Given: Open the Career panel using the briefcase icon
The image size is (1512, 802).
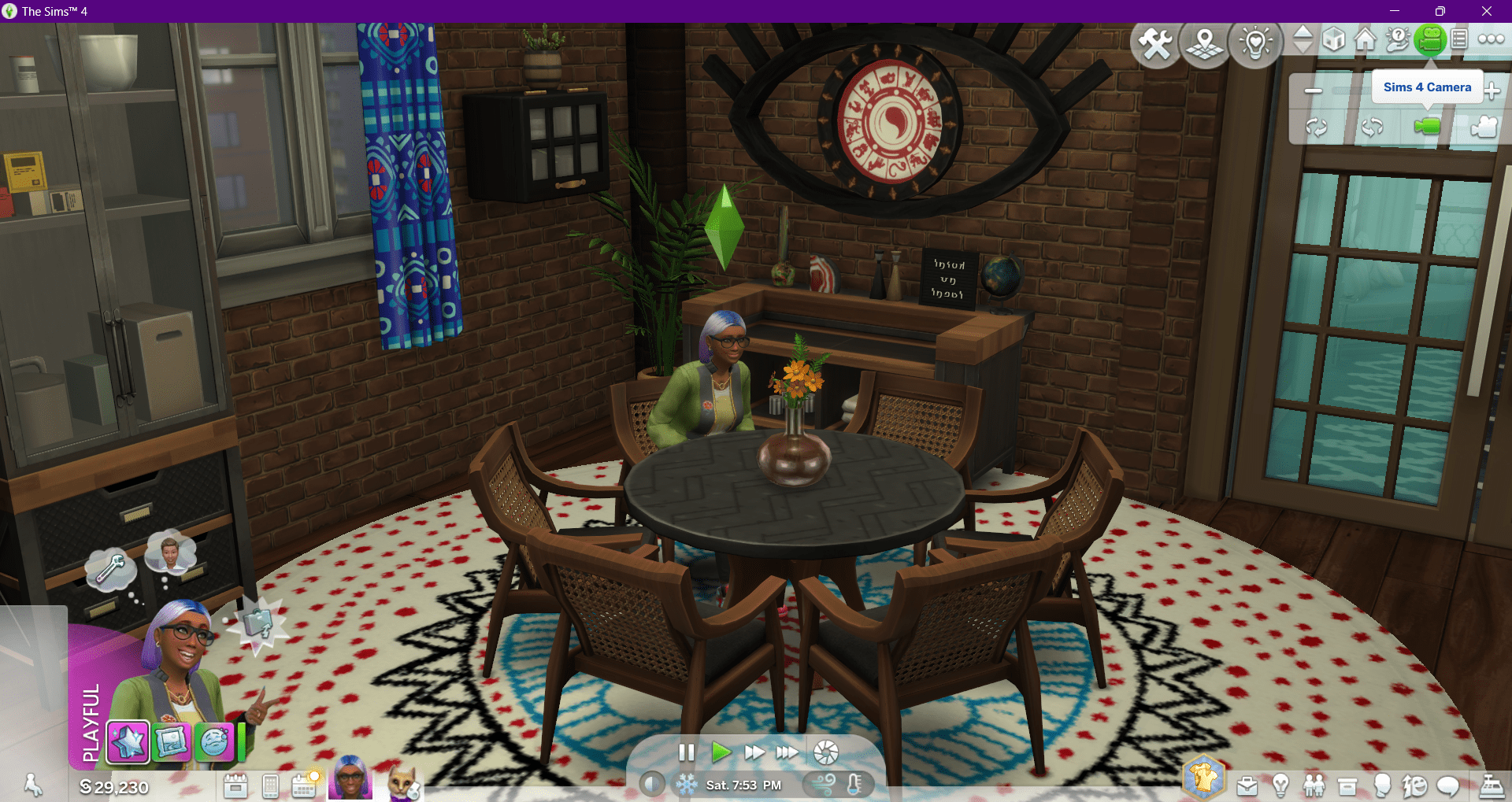Looking at the screenshot, I should pos(1247,785).
